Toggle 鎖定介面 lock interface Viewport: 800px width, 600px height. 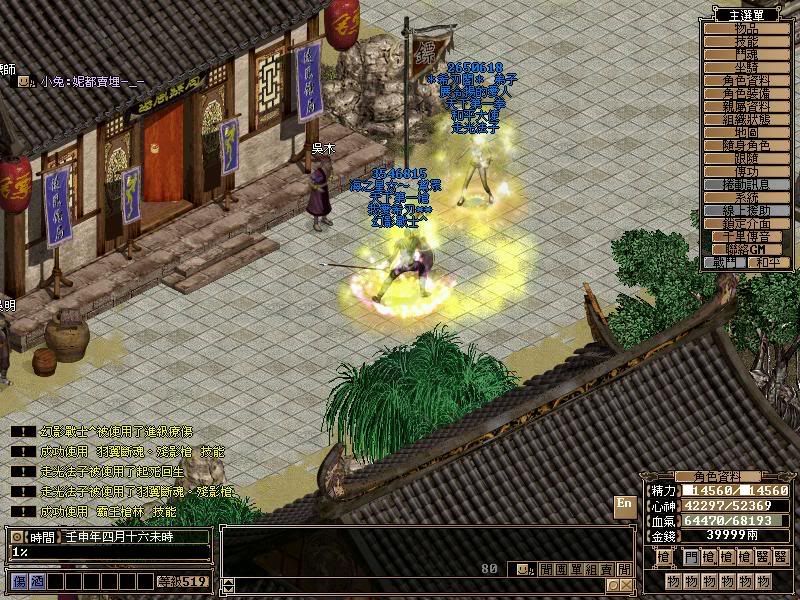[746, 223]
